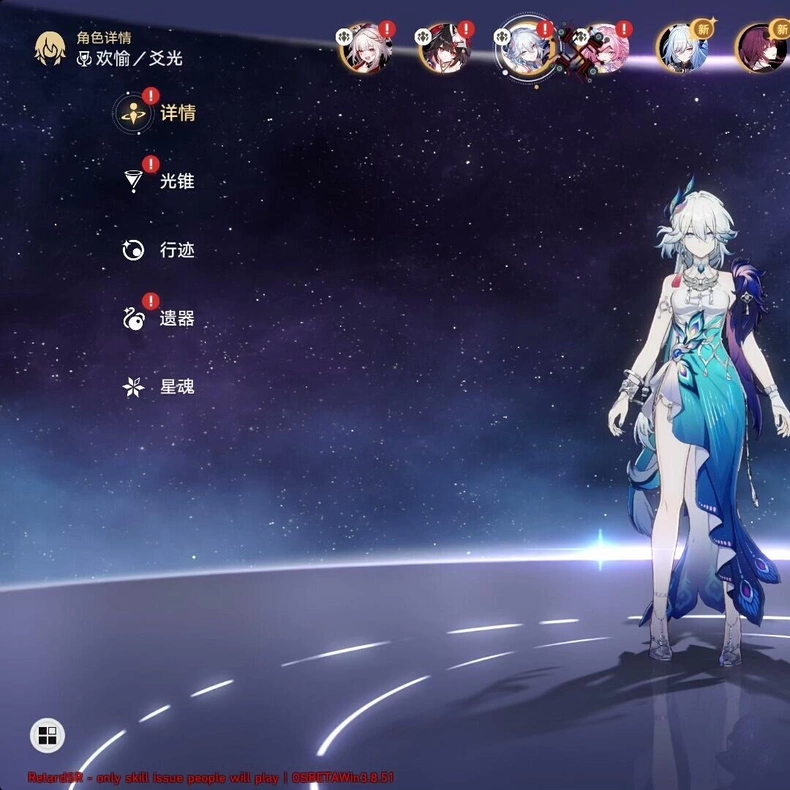Viewport: 790px width, 790px height.
Task: Pick the pink-haired character portrait
Action: point(601,49)
